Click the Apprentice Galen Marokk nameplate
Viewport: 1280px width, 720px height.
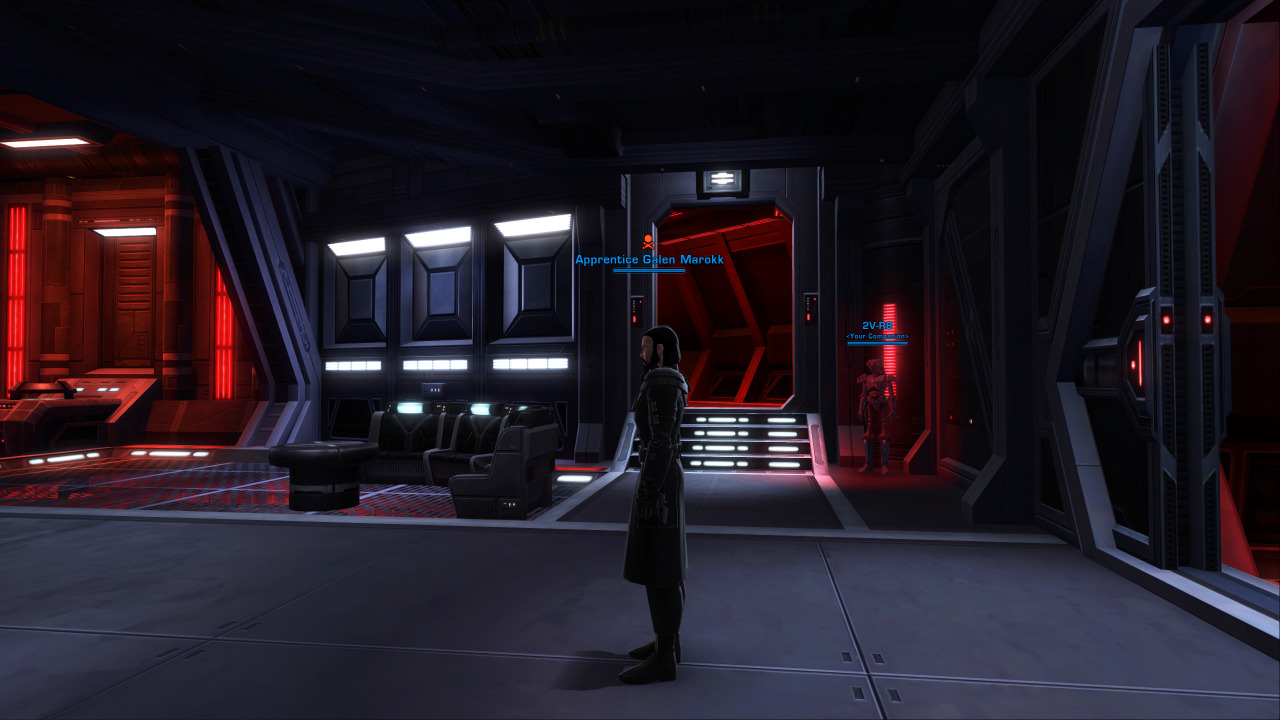[649, 260]
